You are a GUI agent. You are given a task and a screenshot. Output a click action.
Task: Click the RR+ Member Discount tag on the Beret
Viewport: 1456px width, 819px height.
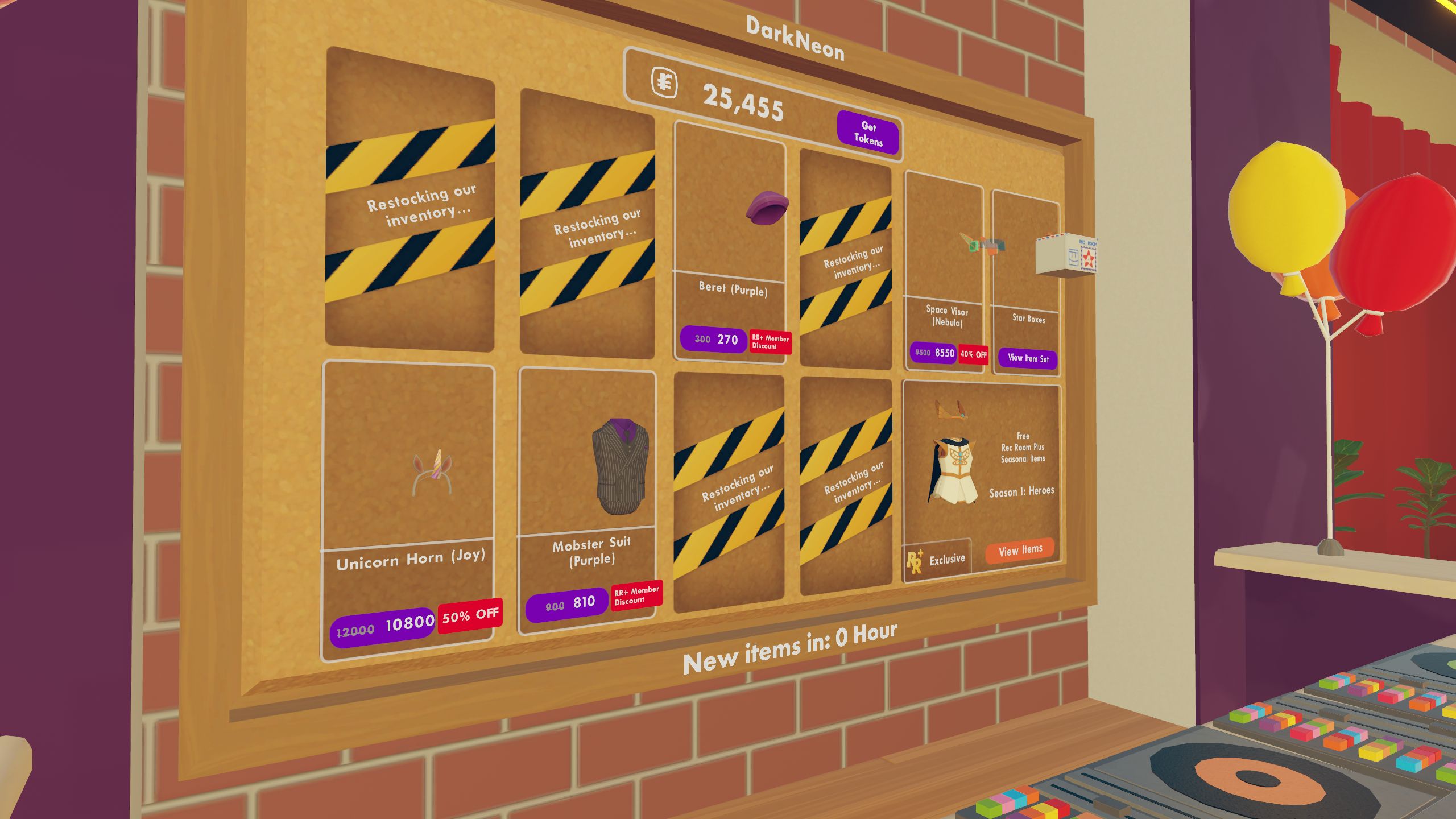pos(769,341)
